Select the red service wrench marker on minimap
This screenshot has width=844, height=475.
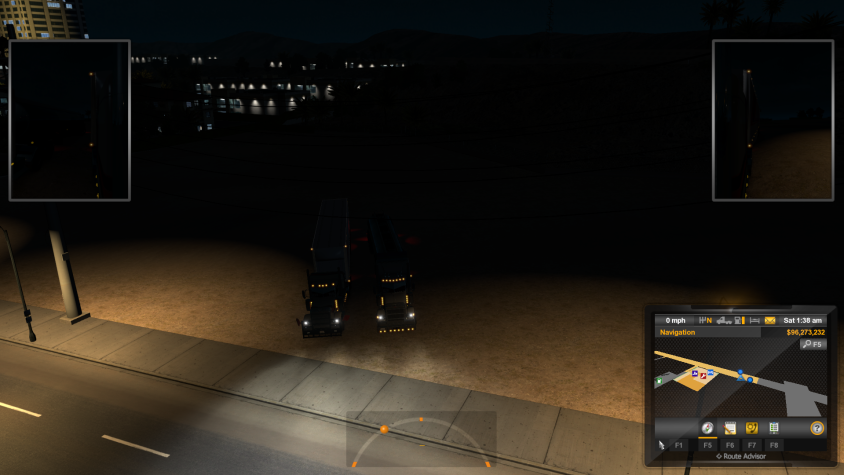[705, 376]
